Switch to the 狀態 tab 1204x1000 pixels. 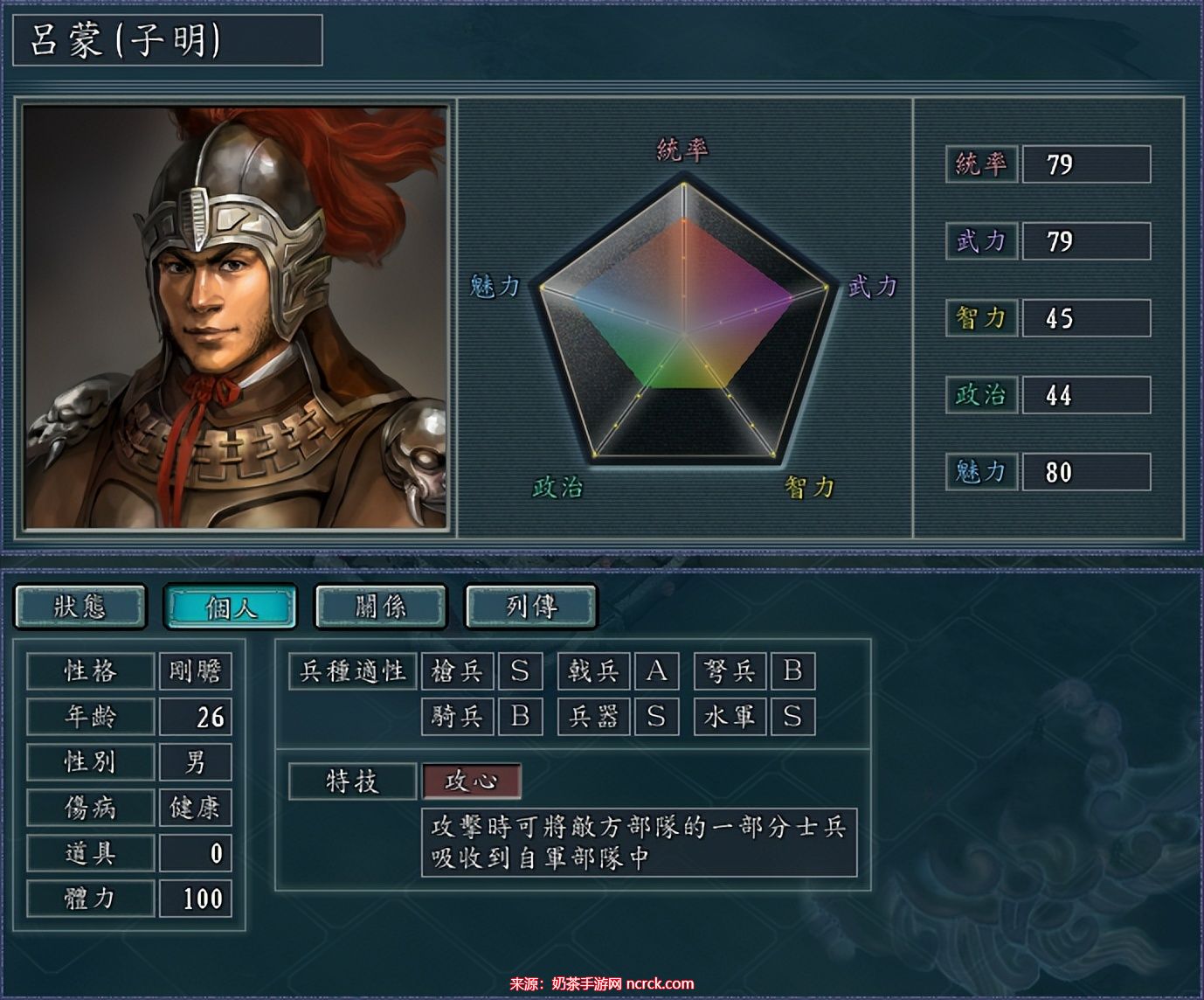(x=81, y=605)
